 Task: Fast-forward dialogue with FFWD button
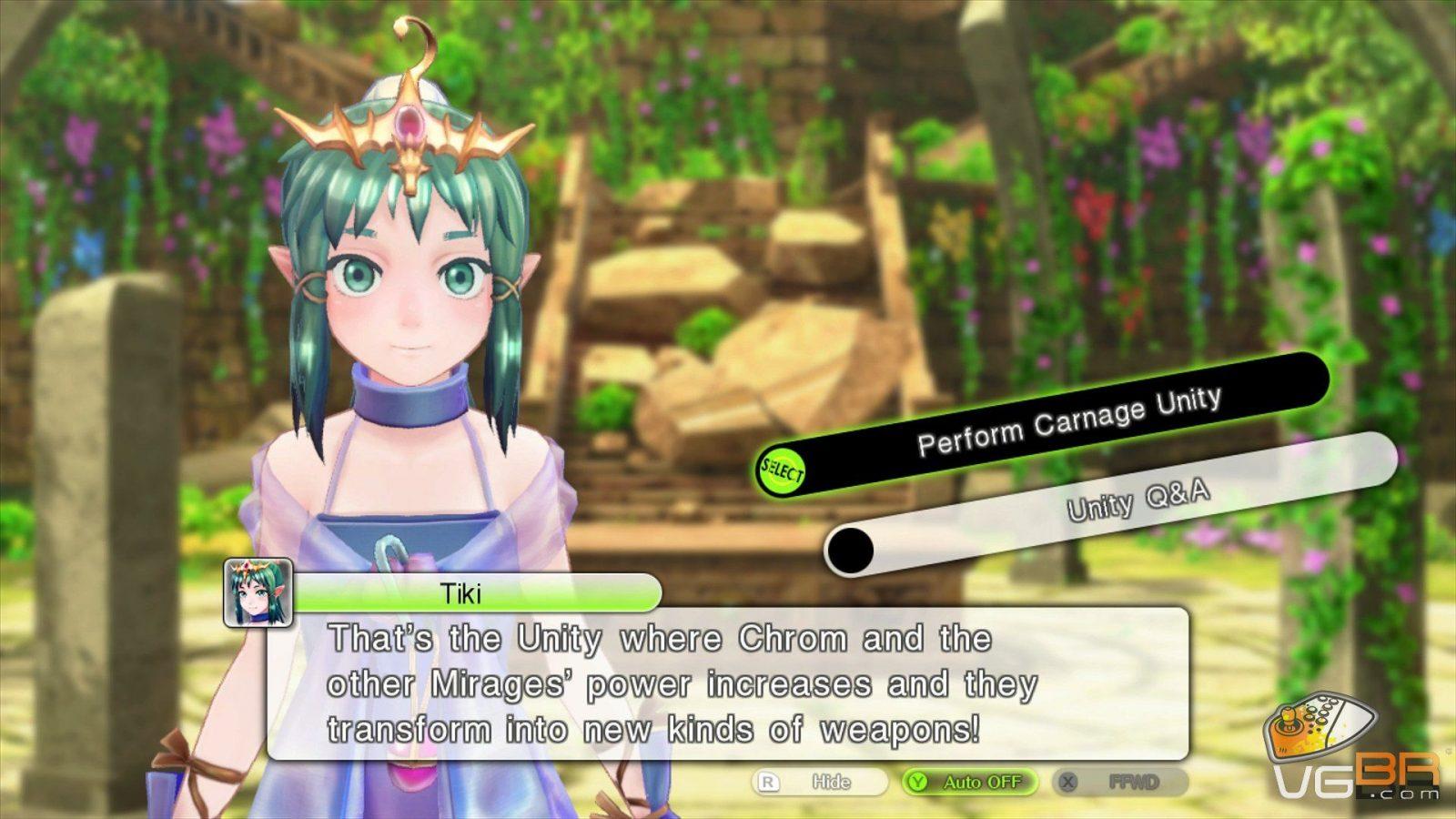(x=1120, y=782)
